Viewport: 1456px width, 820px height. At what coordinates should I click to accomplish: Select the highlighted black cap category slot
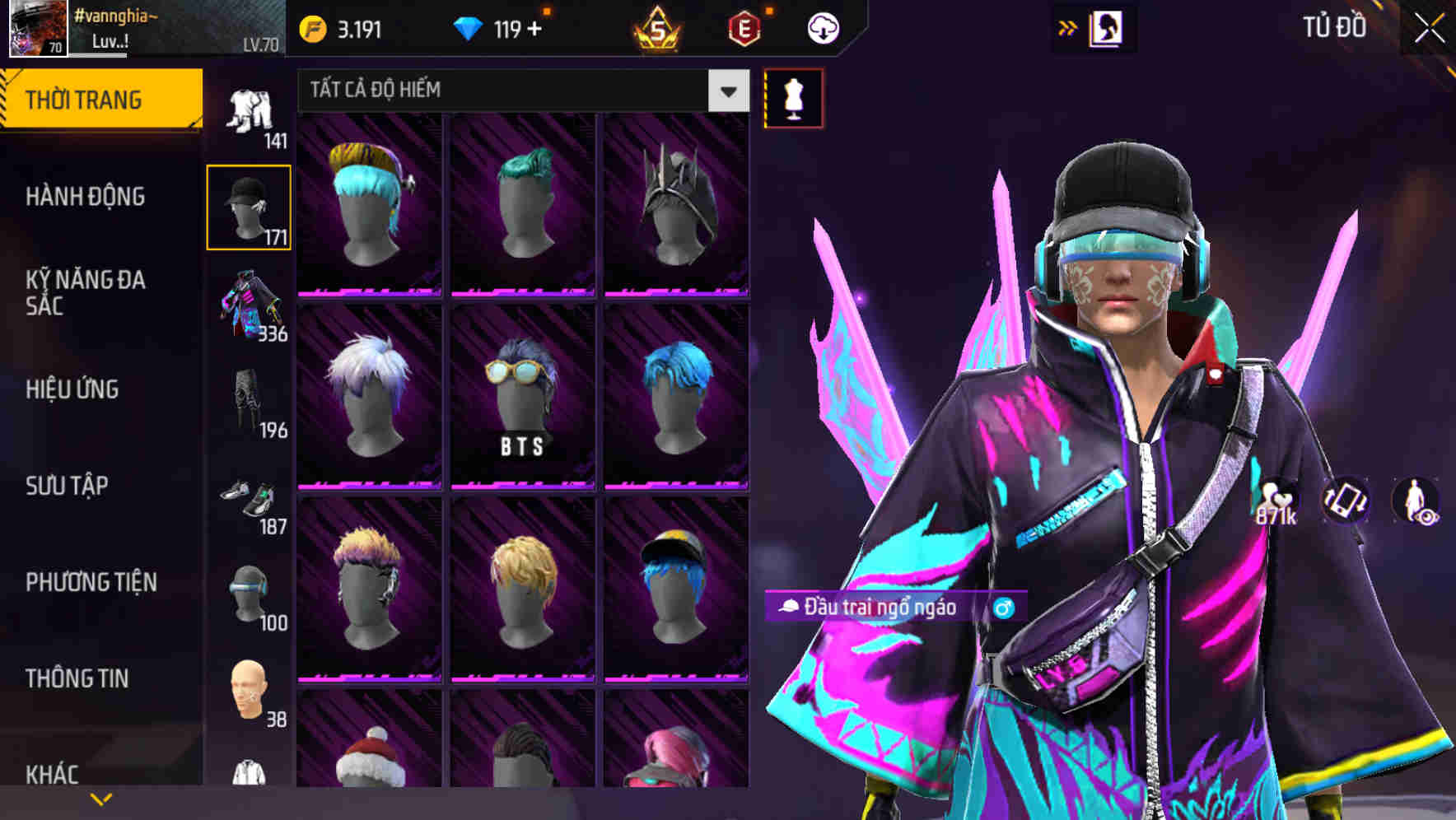click(249, 206)
